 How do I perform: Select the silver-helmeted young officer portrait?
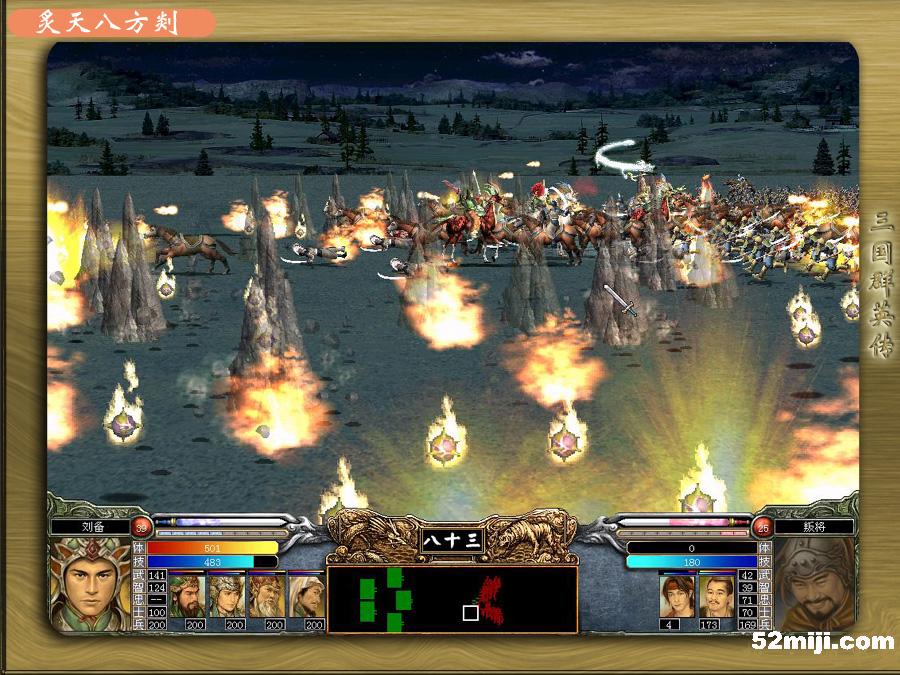227,596
